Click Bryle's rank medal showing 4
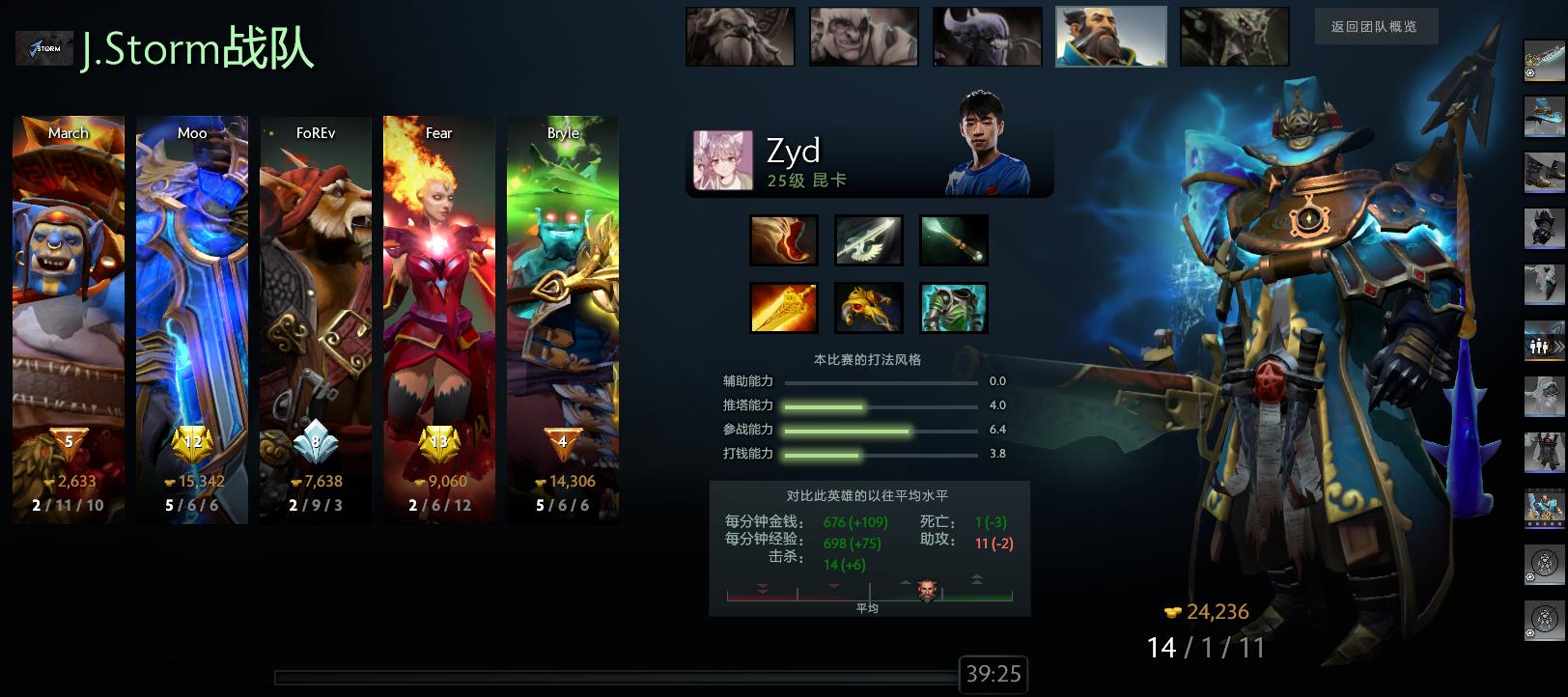The image size is (1568, 697). (563, 442)
